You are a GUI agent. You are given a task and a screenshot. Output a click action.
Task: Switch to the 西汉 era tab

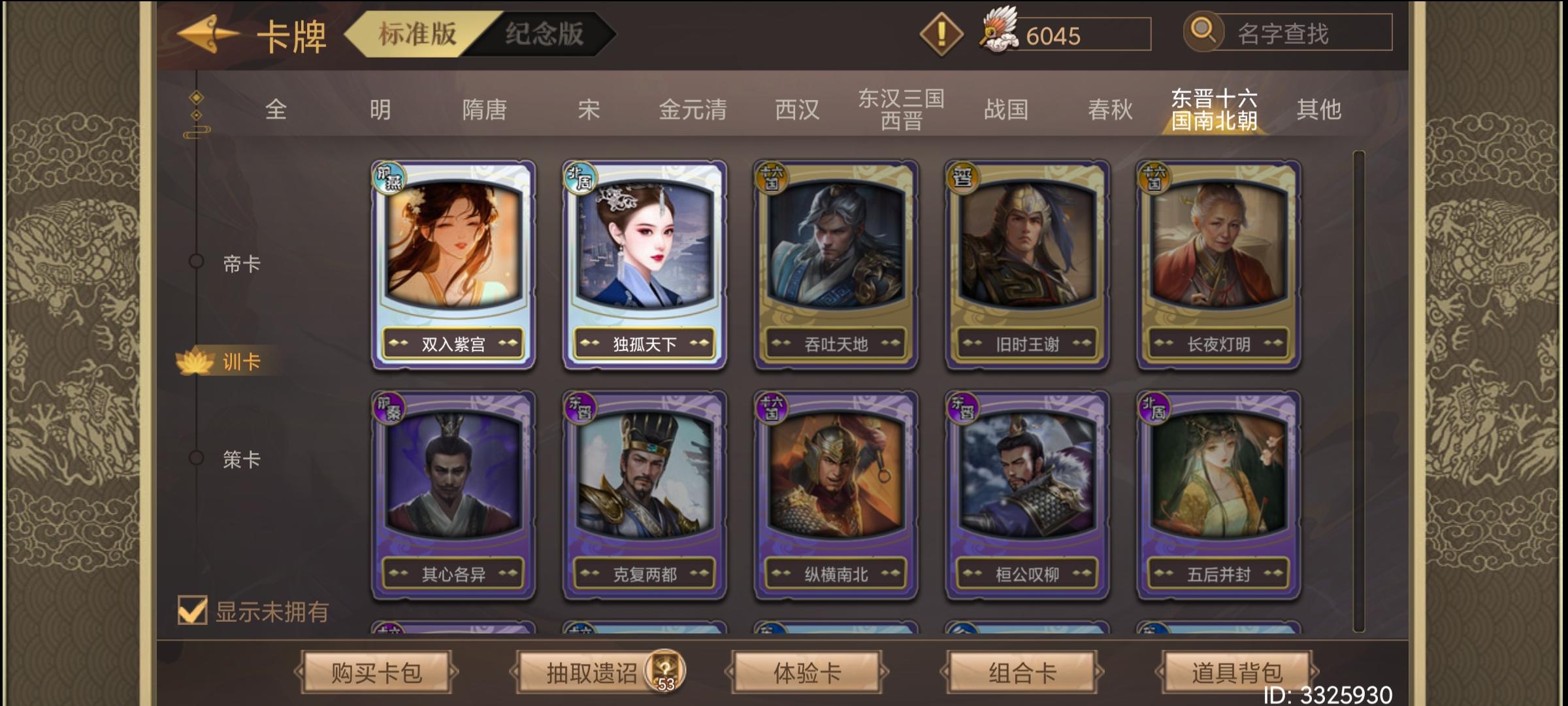pyautogui.click(x=798, y=110)
